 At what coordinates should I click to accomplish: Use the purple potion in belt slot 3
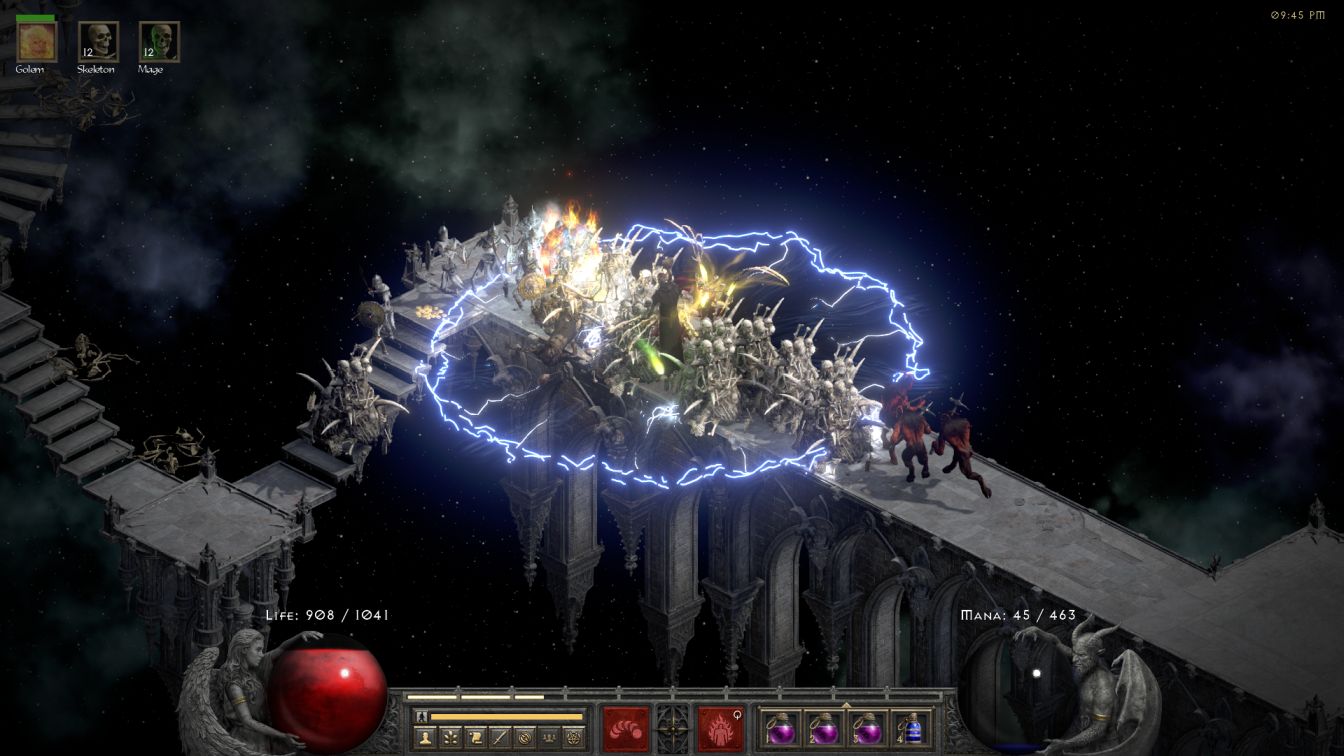click(x=867, y=728)
